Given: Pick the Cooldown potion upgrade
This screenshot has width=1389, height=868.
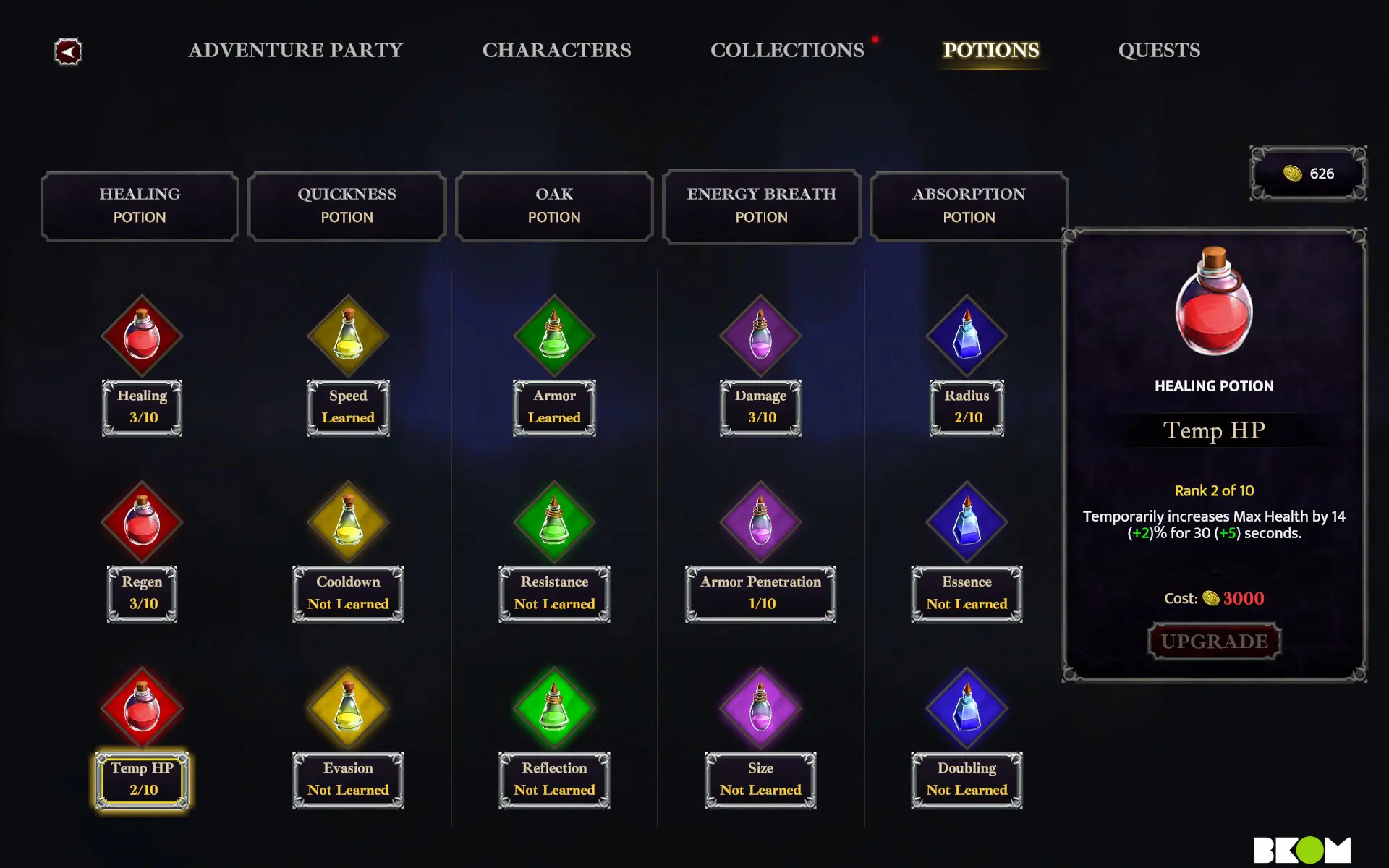Looking at the screenshot, I should pos(348,522).
